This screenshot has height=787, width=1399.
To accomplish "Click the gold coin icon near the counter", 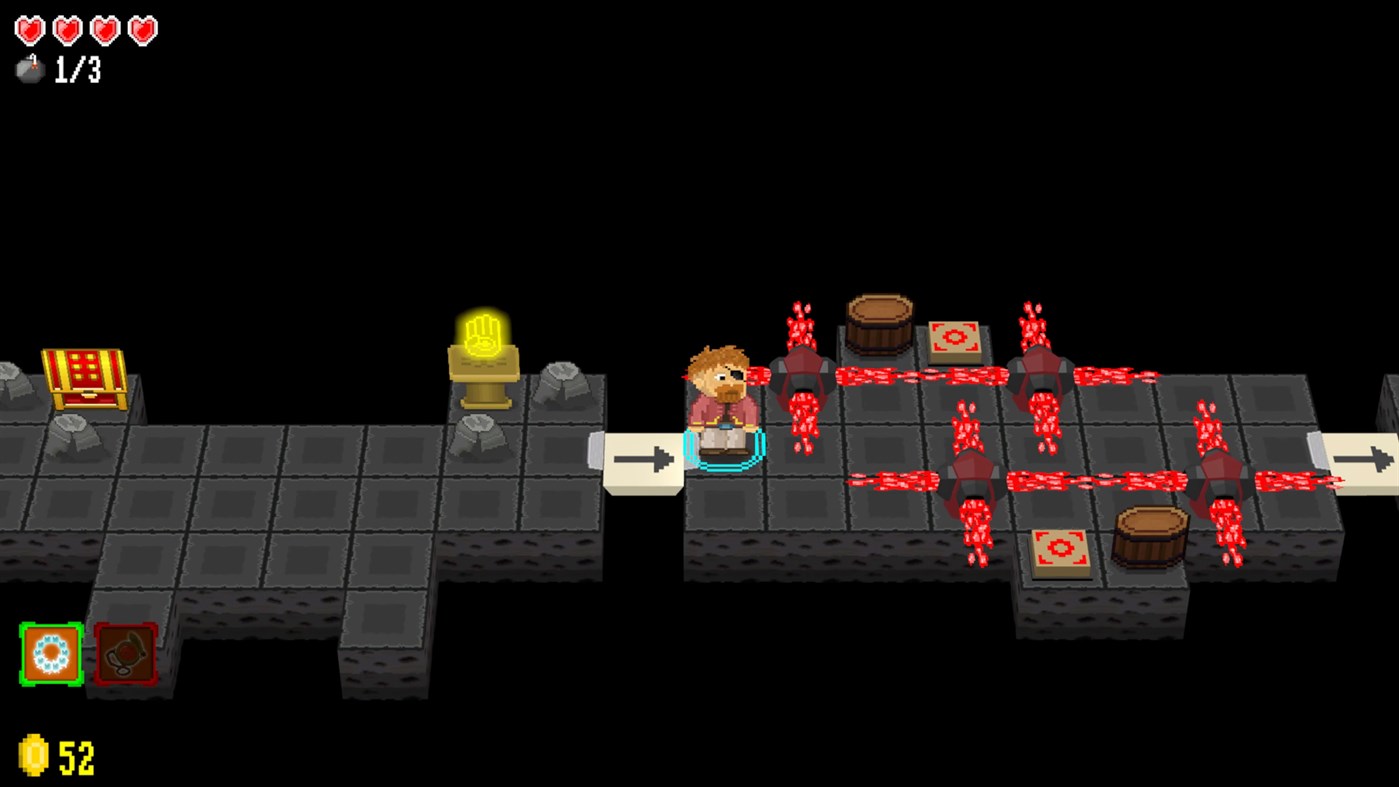I will (31, 756).
